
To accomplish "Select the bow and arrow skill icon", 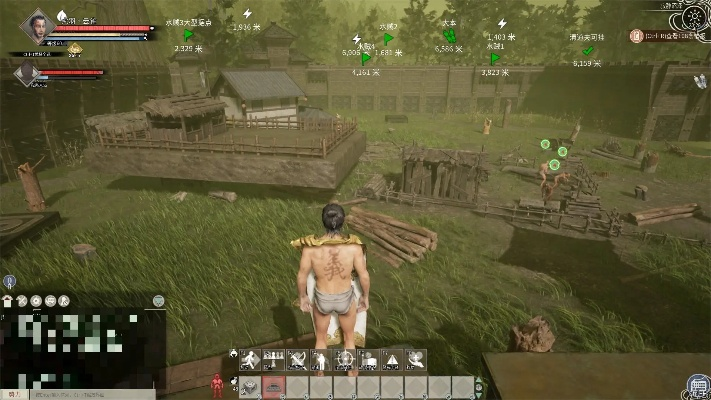I will click(x=296, y=360).
